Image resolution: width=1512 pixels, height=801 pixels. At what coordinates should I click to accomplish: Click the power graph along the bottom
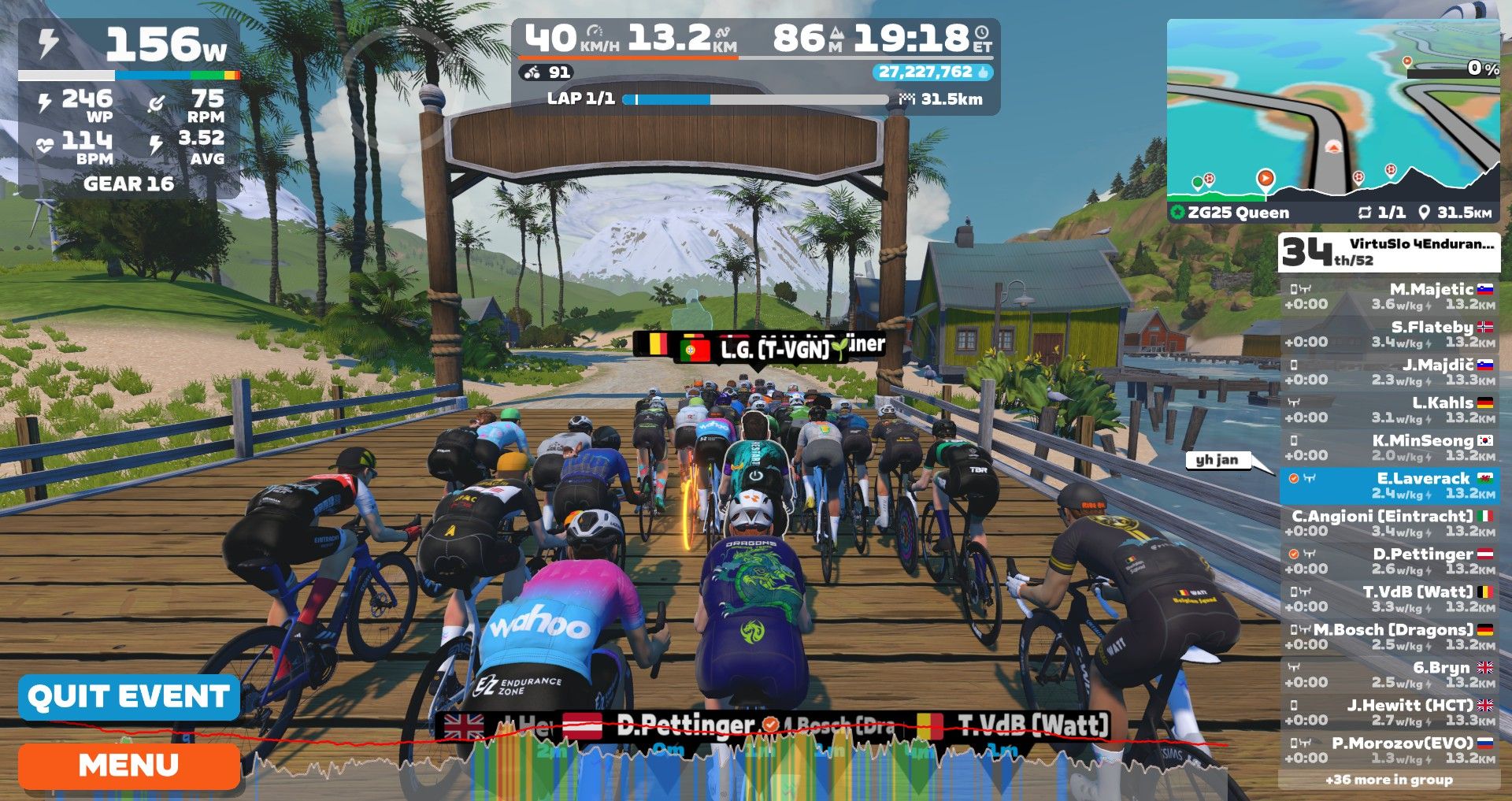[732, 760]
